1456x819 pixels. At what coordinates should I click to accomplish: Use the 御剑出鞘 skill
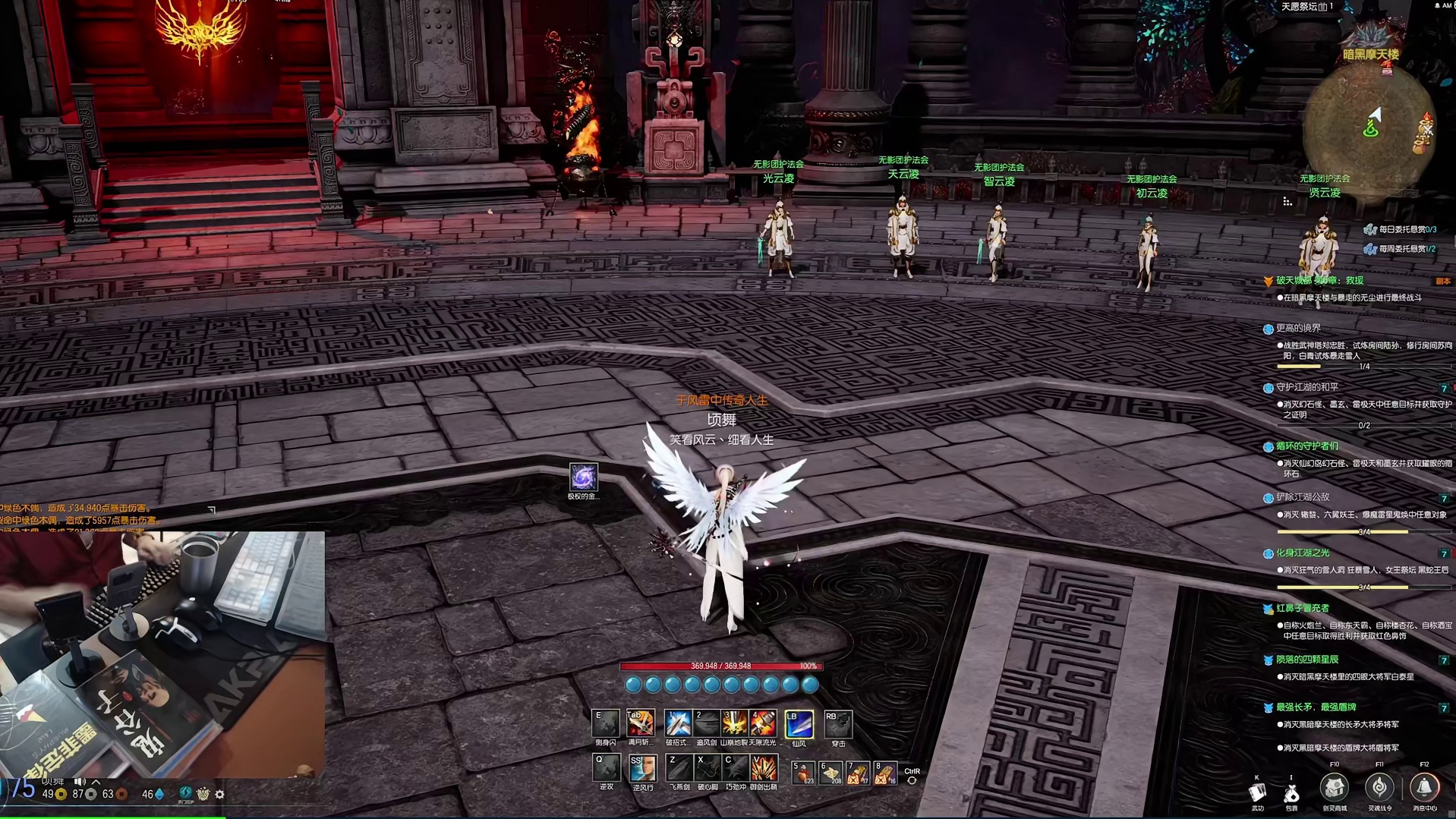pyautogui.click(x=764, y=768)
